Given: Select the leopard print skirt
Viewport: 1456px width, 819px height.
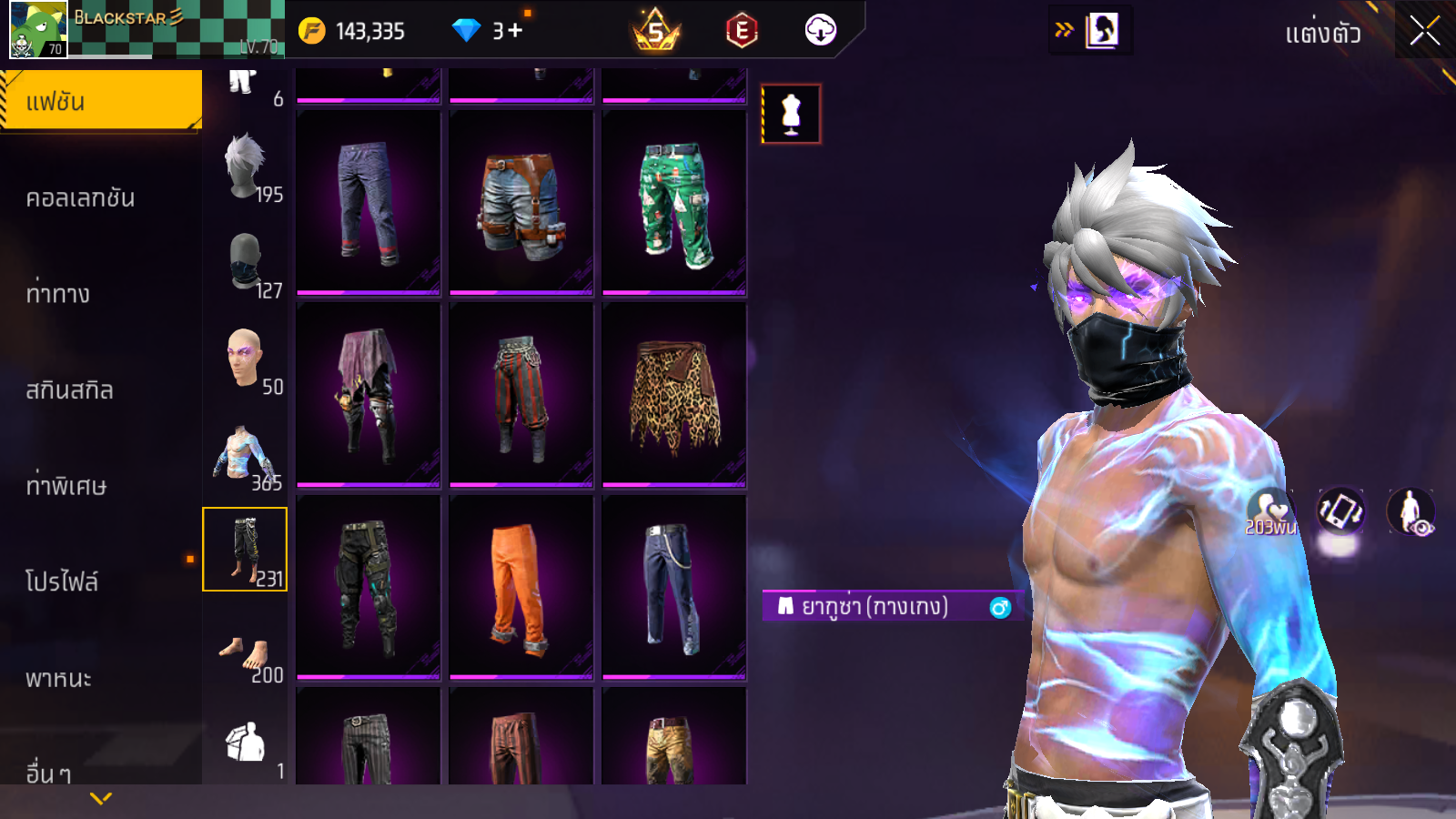Looking at the screenshot, I should pos(674,395).
